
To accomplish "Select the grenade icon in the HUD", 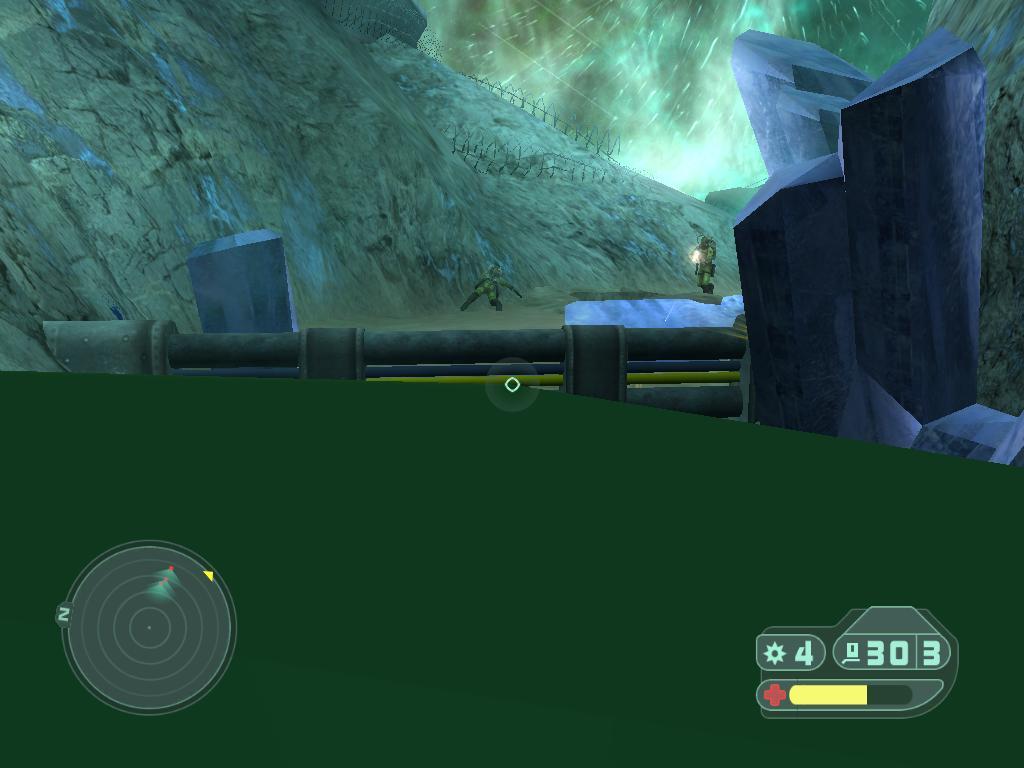I will tap(775, 654).
